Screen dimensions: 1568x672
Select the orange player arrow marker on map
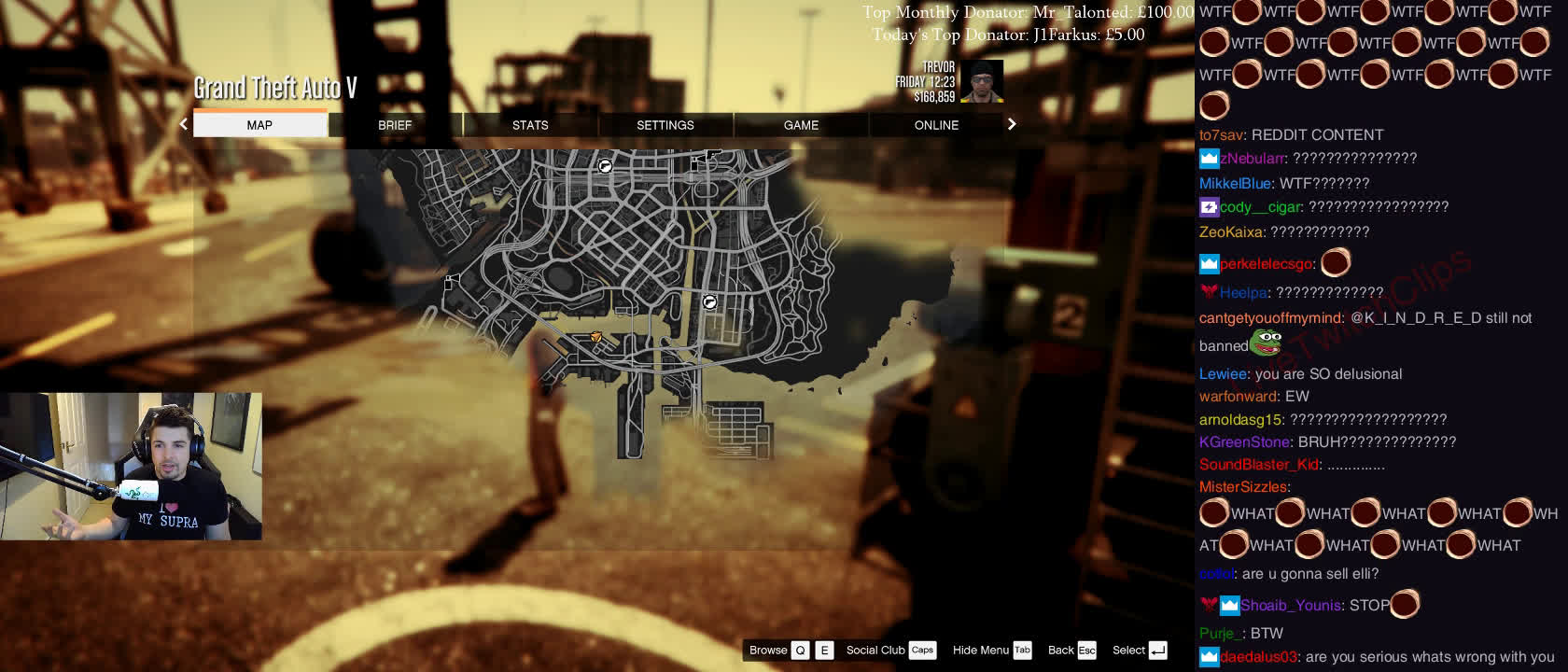[x=596, y=337]
